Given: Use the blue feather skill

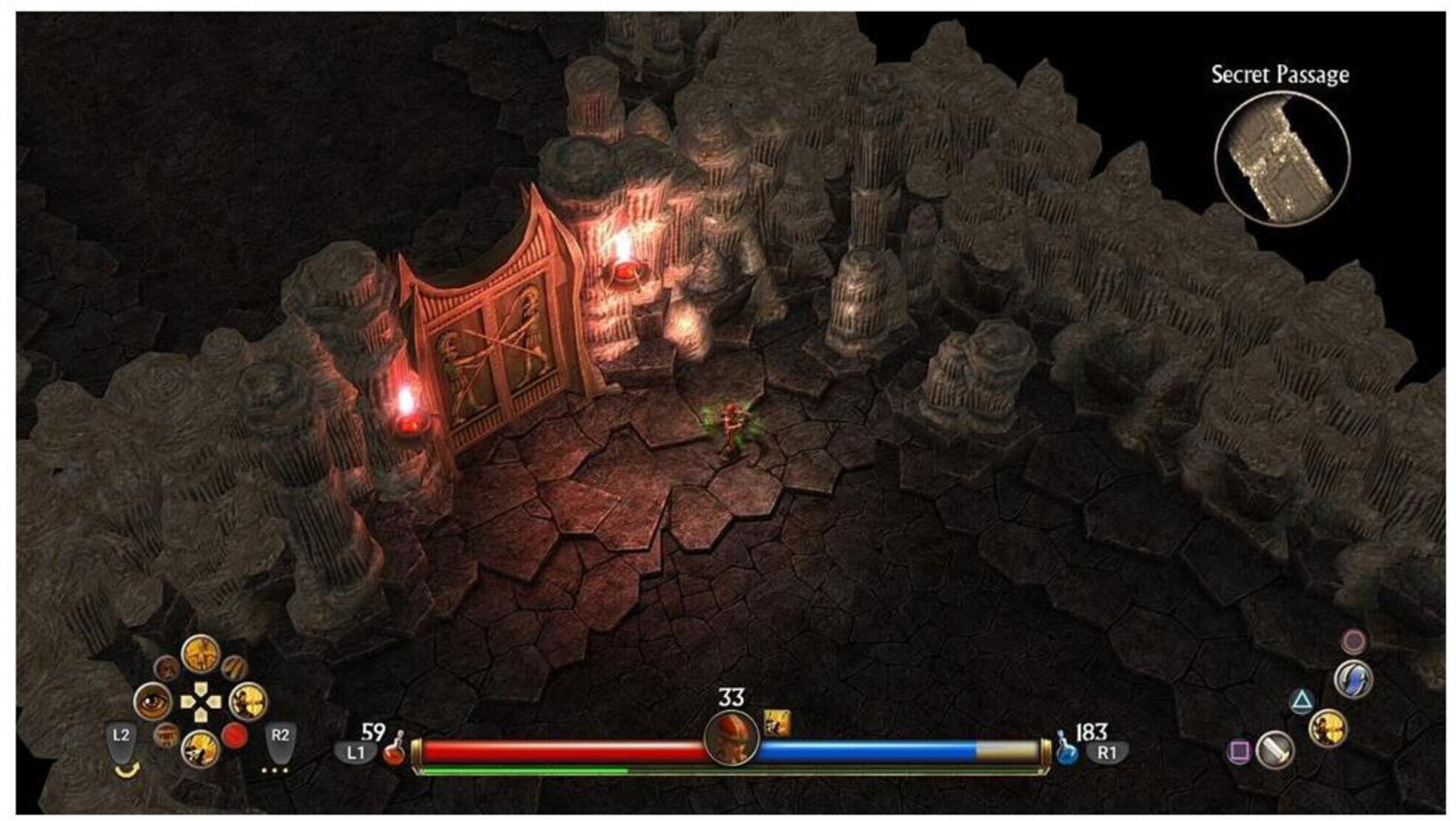Looking at the screenshot, I should tap(1352, 678).
